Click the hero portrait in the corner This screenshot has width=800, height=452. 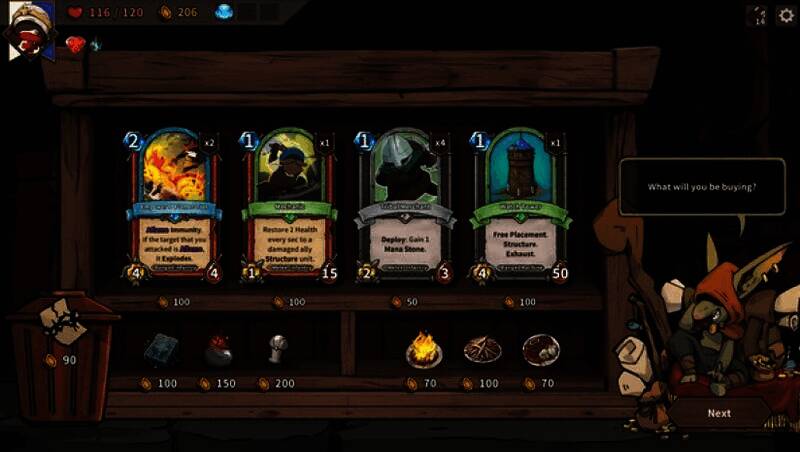[x=30, y=30]
